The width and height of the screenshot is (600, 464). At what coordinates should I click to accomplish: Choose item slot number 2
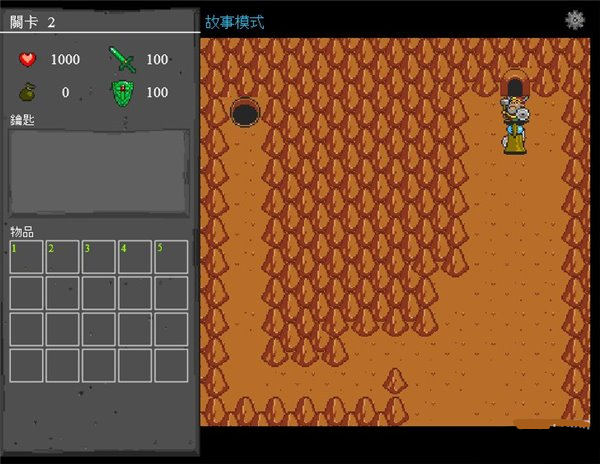tap(63, 257)
